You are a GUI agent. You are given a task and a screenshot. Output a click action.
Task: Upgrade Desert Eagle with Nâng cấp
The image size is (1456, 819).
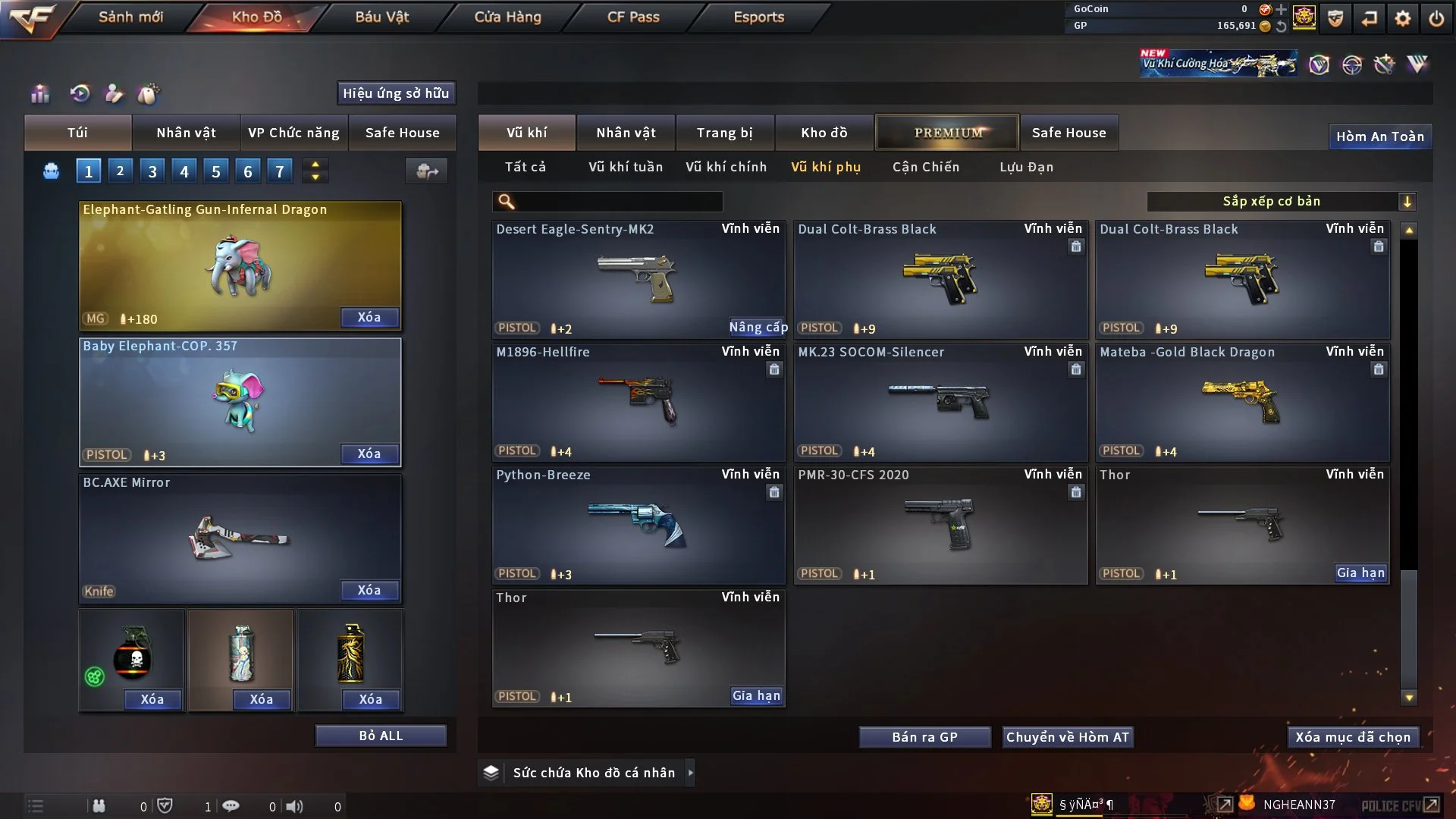click(758, 327)
